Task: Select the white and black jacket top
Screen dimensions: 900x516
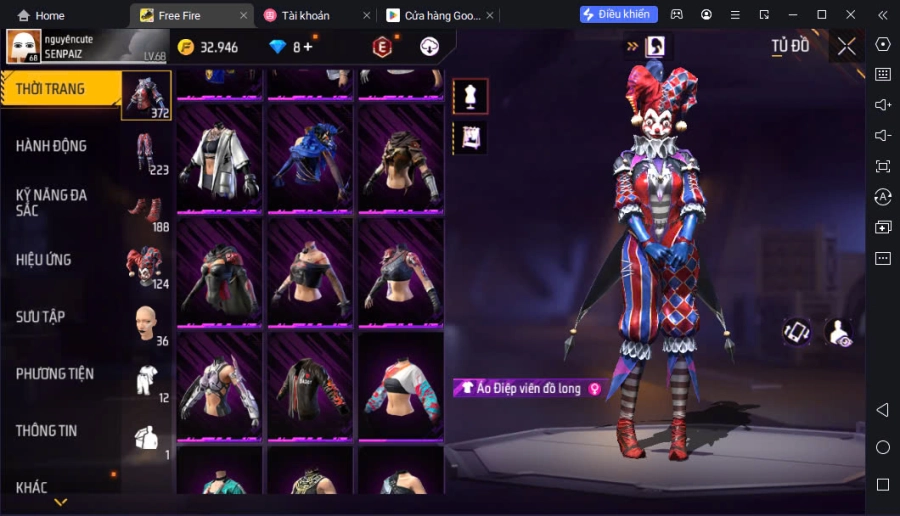Action: pos(219,160)
